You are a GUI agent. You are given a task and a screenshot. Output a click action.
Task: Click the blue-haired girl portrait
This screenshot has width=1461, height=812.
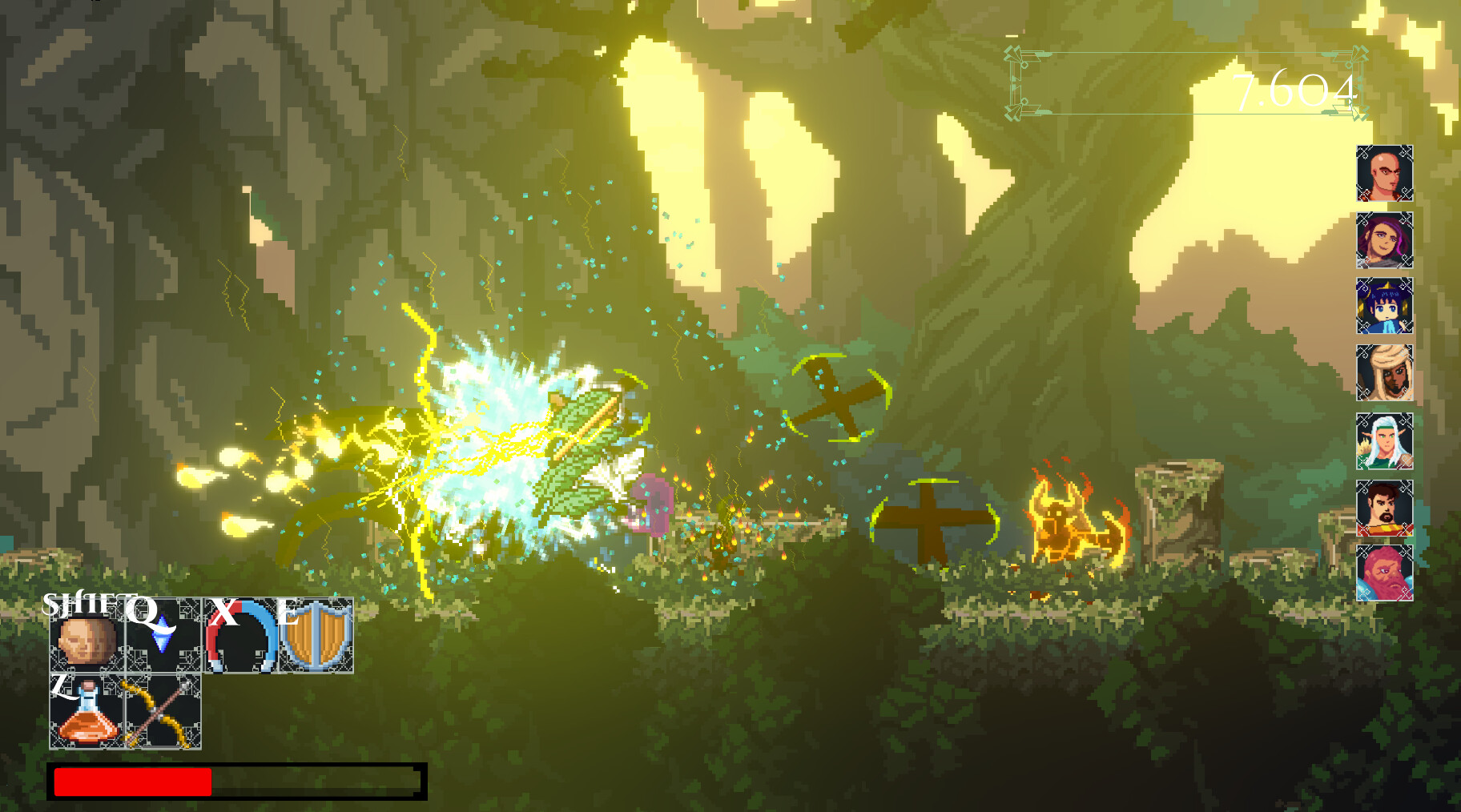click(1383, 307)
